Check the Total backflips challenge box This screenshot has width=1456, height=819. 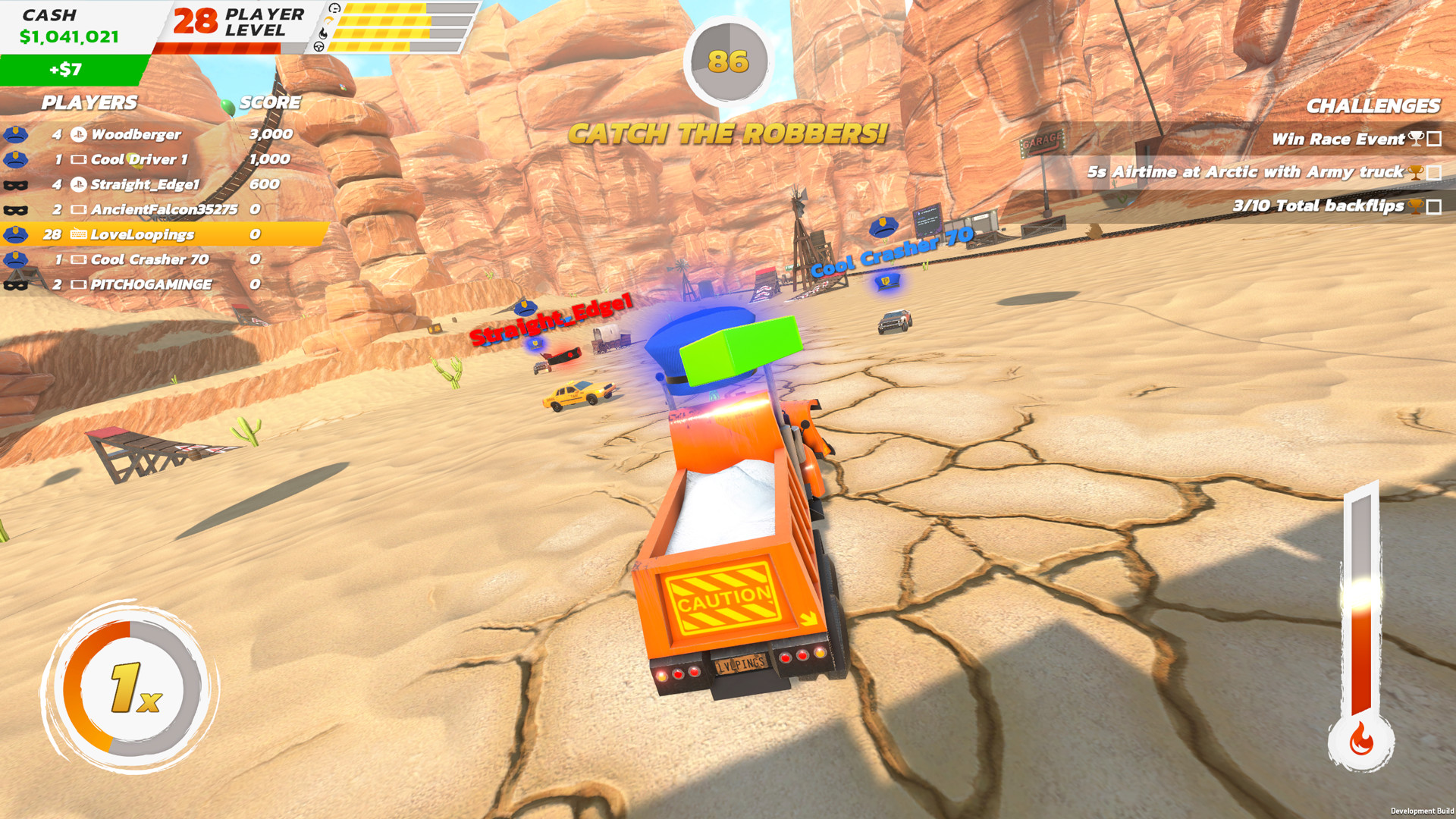[x=1433, y=206]
